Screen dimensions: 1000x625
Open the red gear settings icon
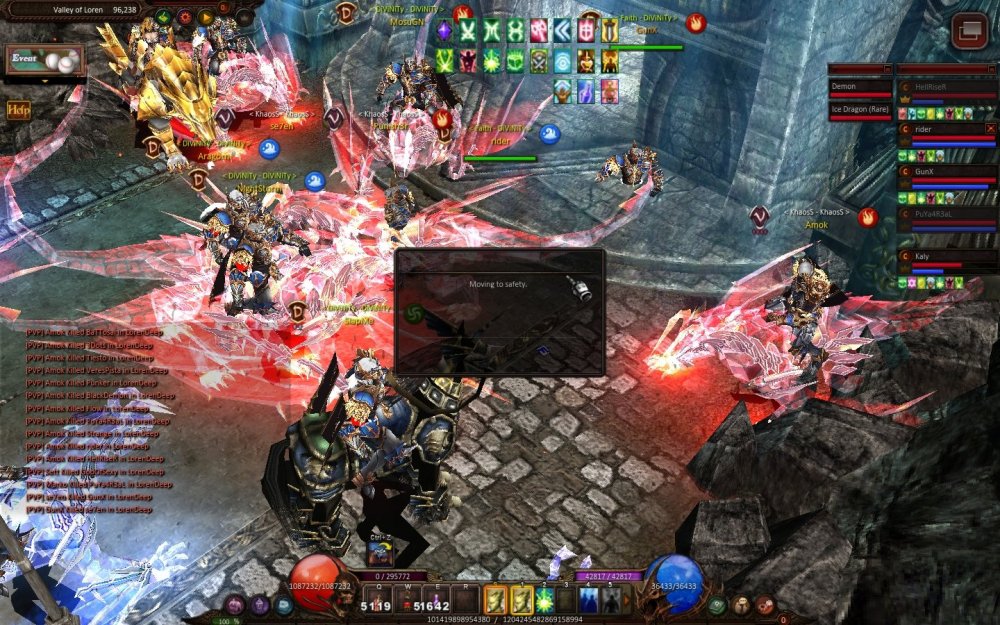coord(184,17)
